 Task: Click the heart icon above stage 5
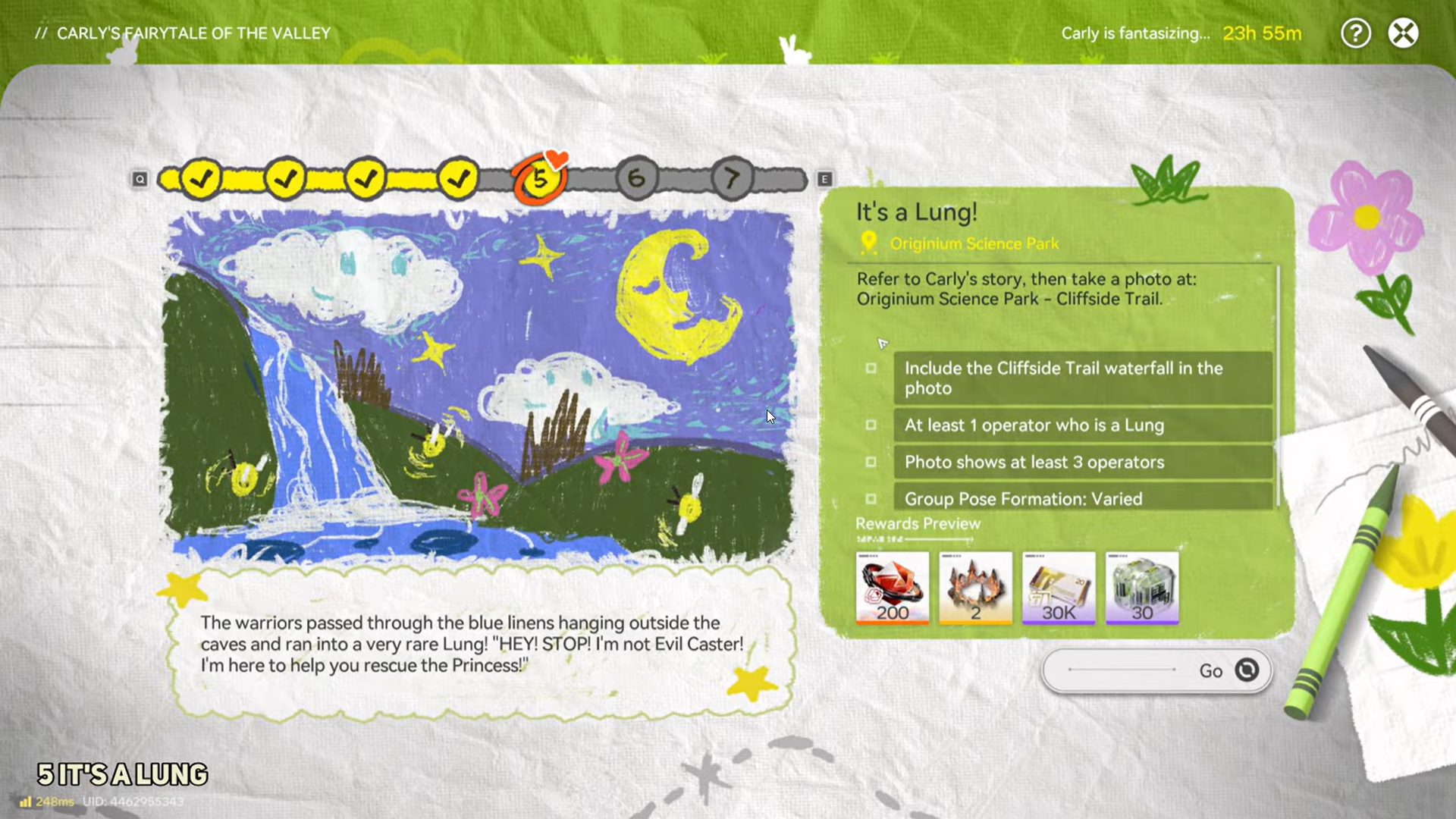pyautogui.click(x=557, y=160)
